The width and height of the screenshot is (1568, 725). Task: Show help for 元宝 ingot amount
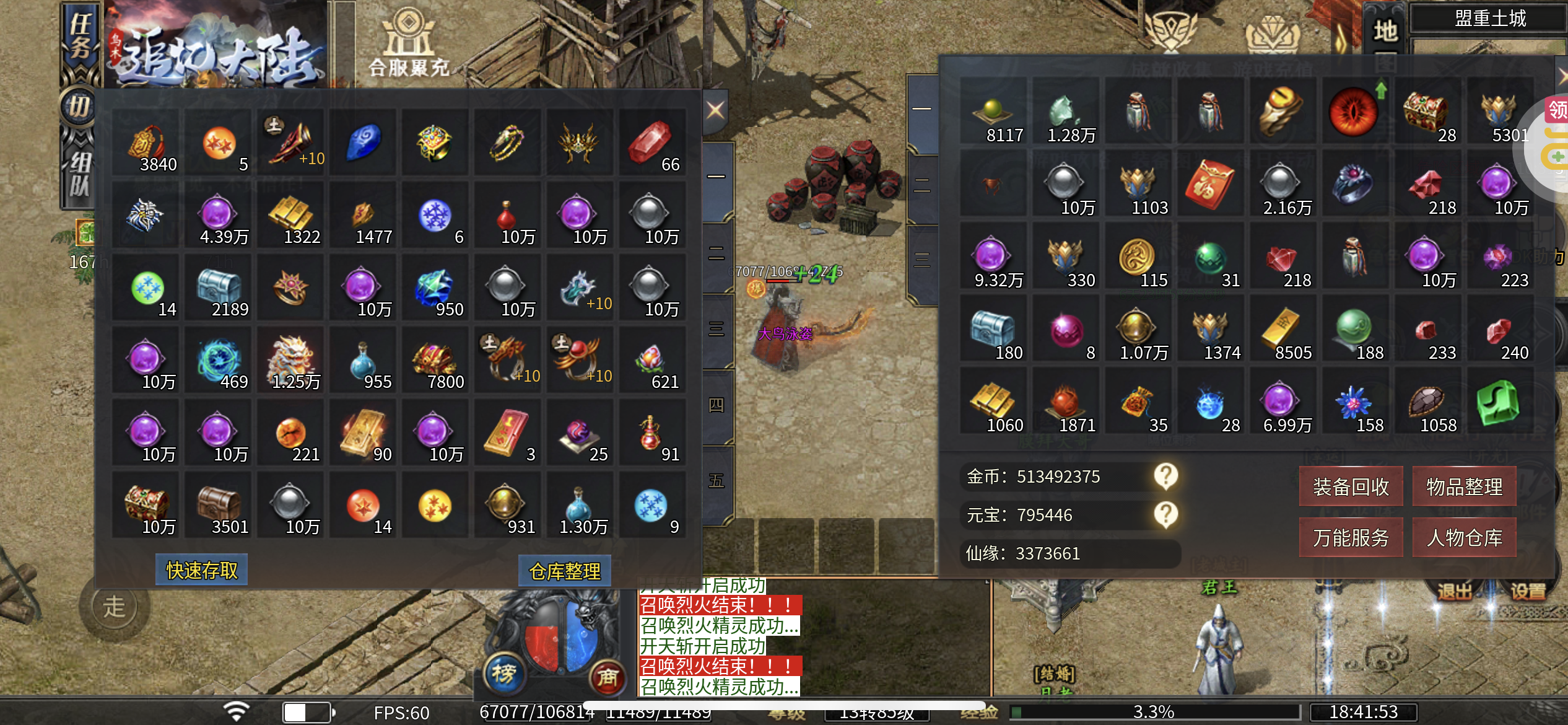tap(1165, 514)
